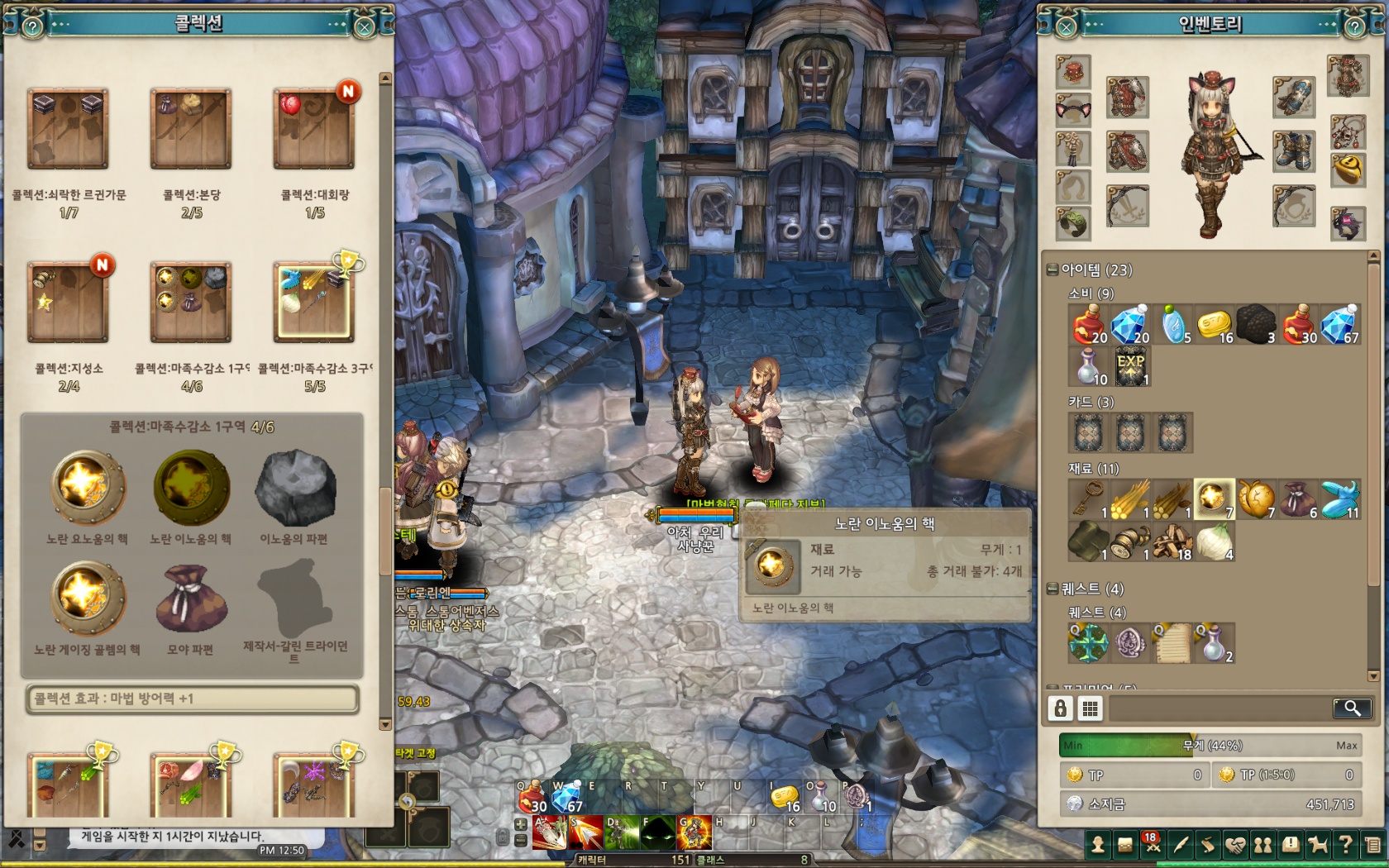The image size is (1389, 868).
Task: Select the 모아 파편 pouch in collection
Action: pos(191,599)
